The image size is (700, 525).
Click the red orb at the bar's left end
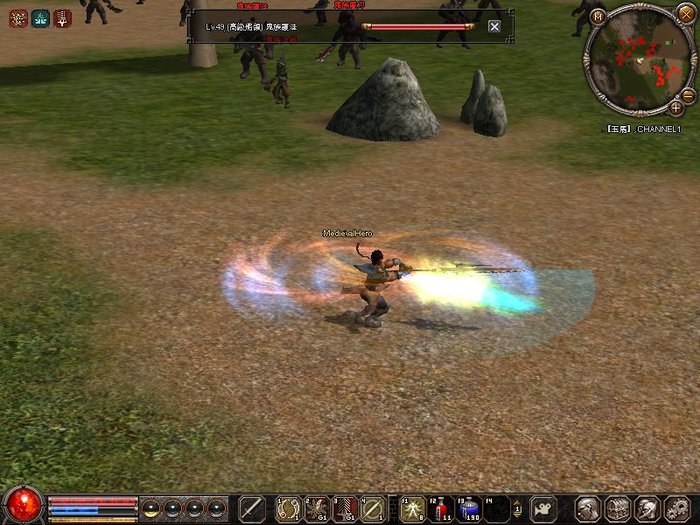[22, 505]
